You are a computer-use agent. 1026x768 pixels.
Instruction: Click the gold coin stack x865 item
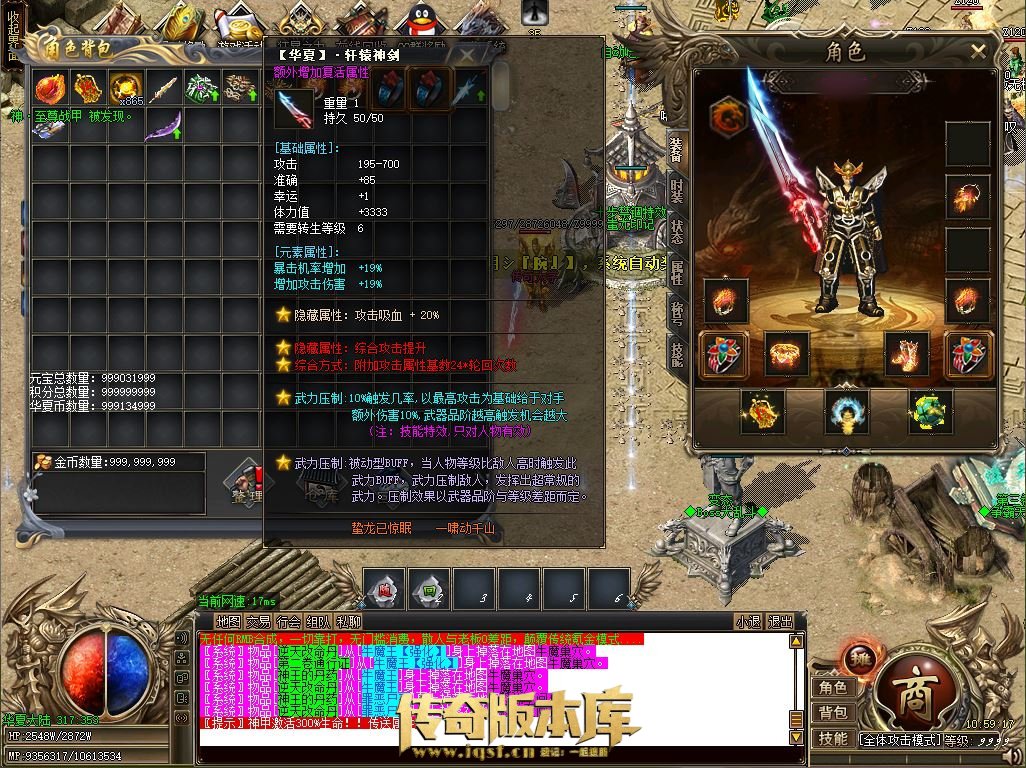126,89
